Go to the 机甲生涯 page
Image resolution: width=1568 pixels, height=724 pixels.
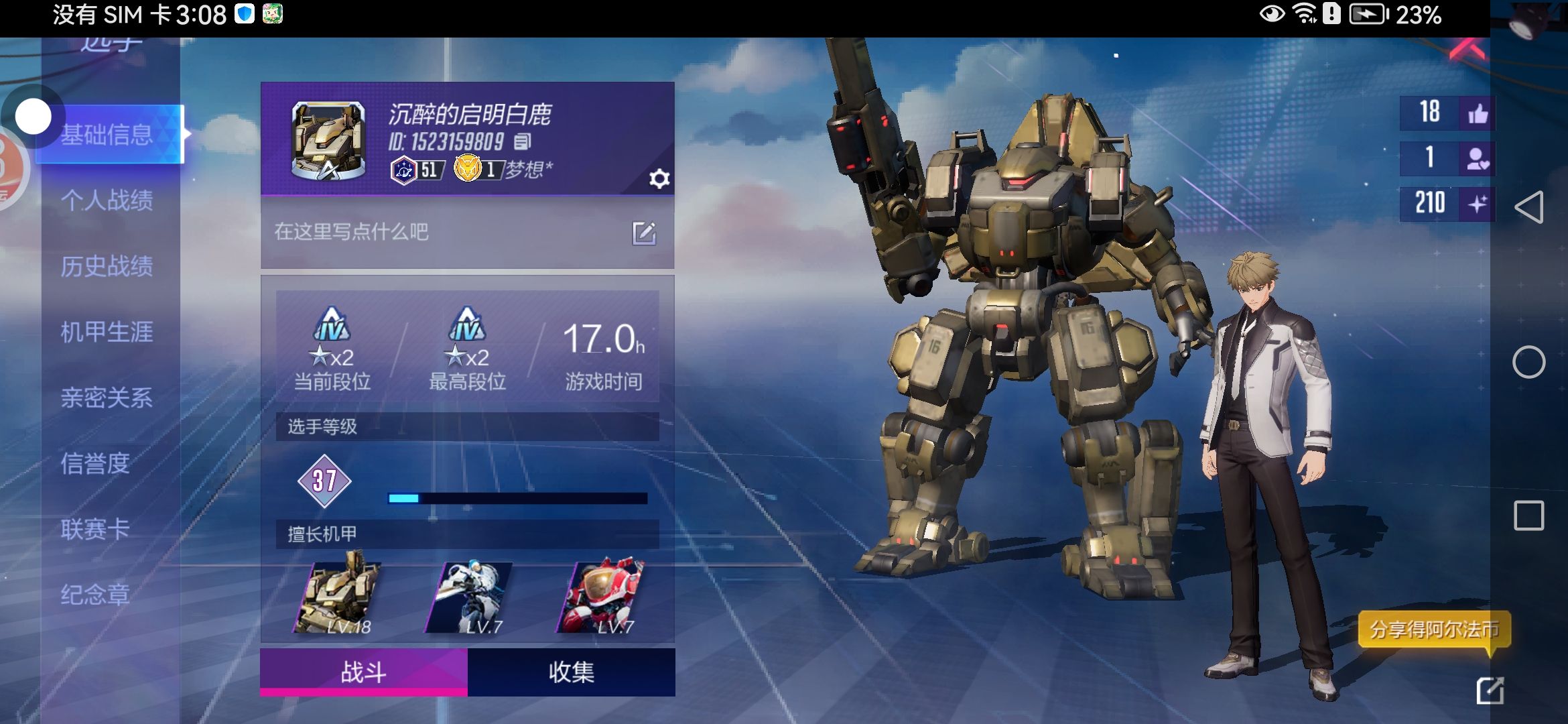click(107, 332)
